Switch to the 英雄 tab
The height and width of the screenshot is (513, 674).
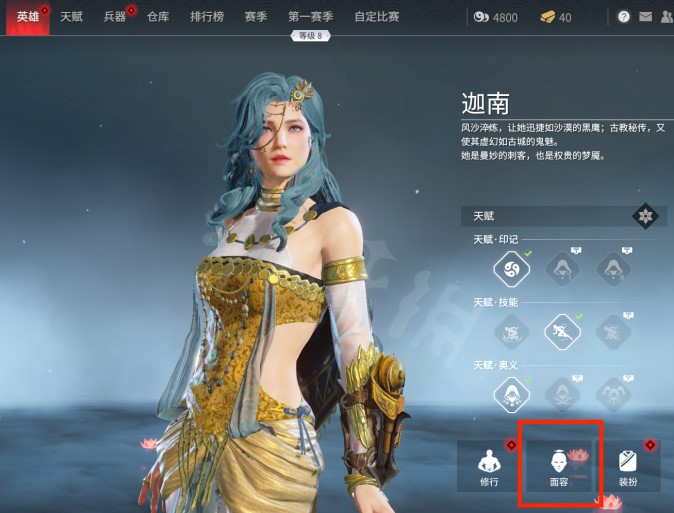[27, 17]
